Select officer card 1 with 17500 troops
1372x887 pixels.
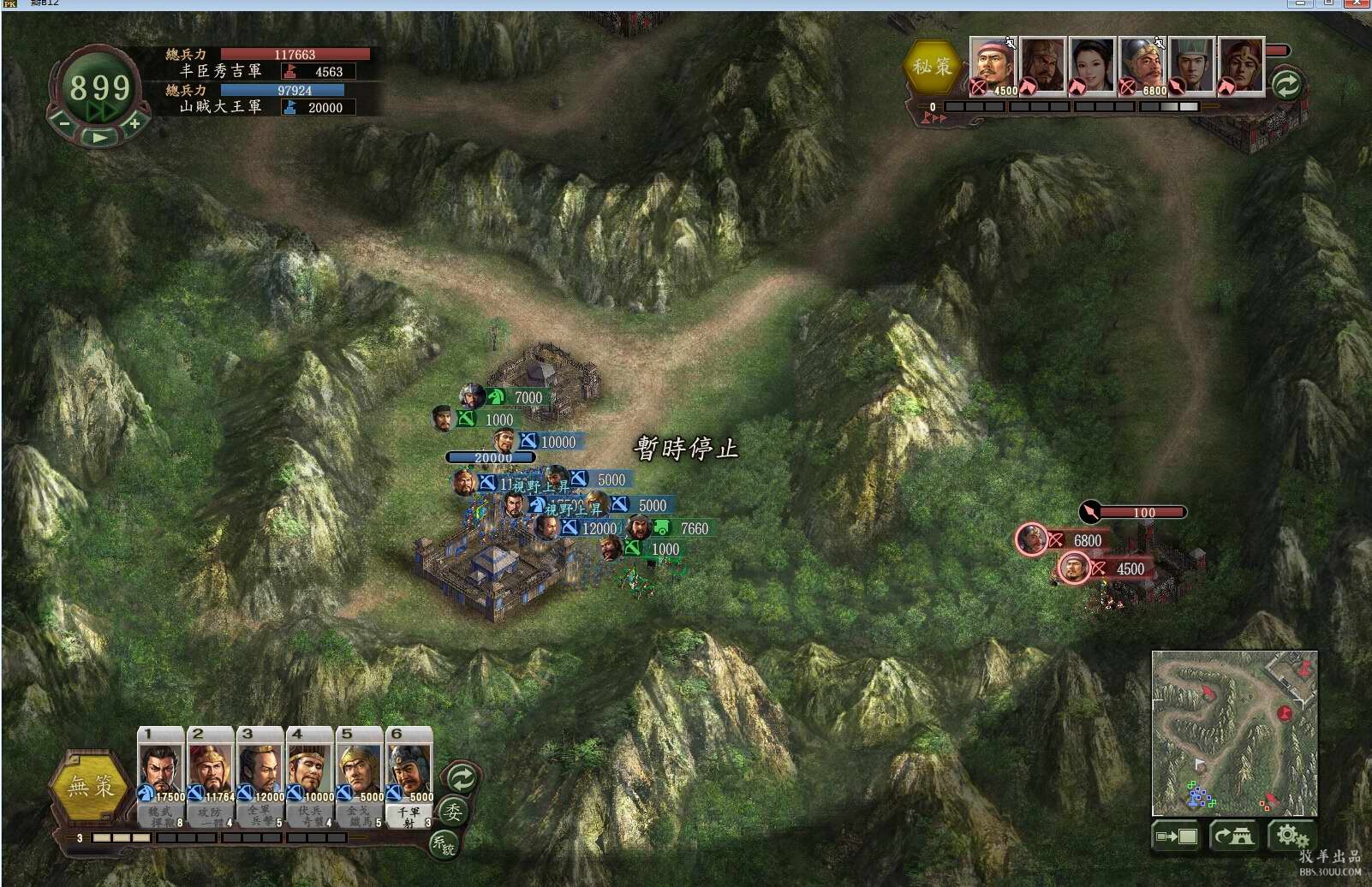[160, 770]
